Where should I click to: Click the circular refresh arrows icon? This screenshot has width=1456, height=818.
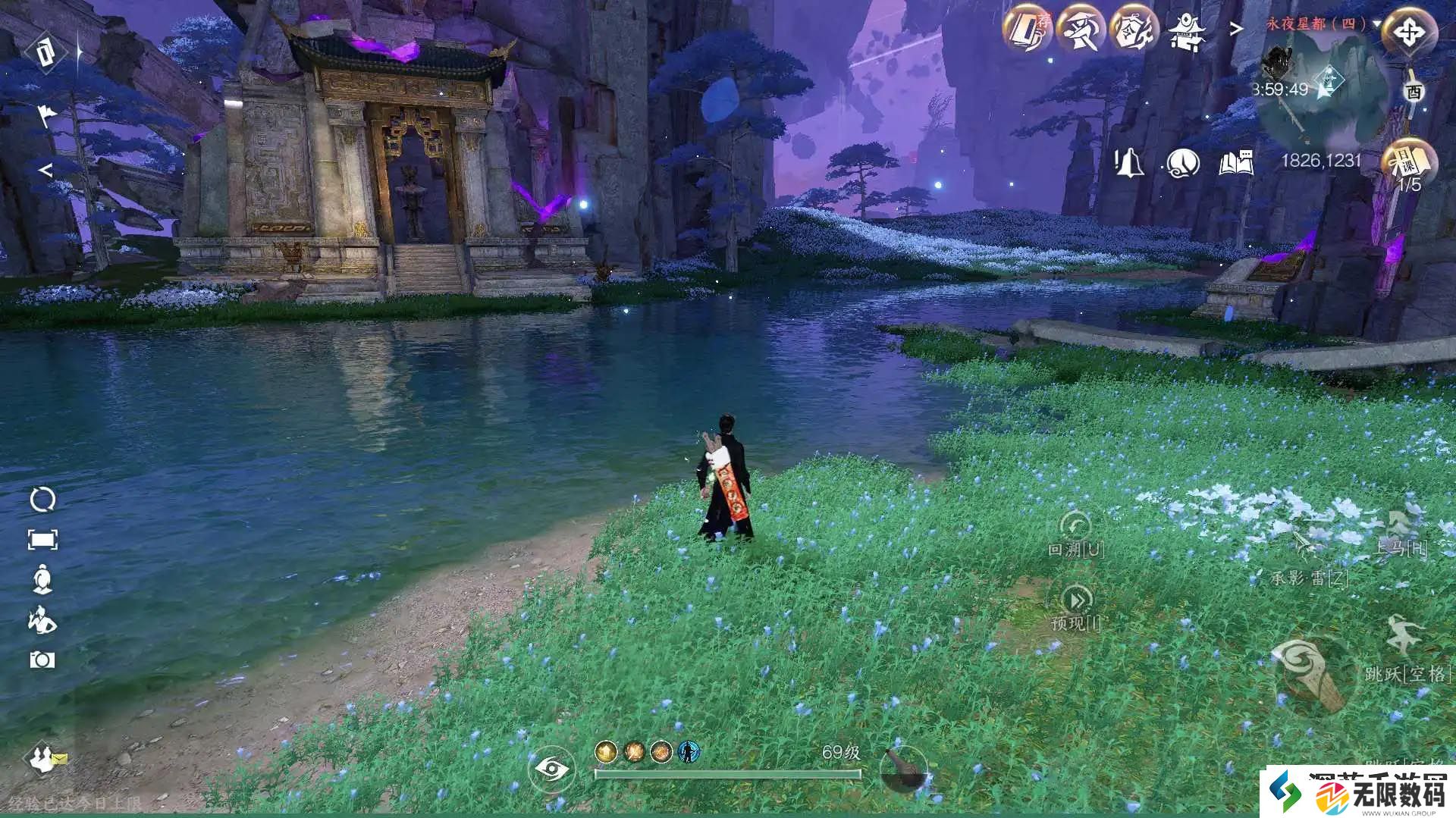(42, 500)
